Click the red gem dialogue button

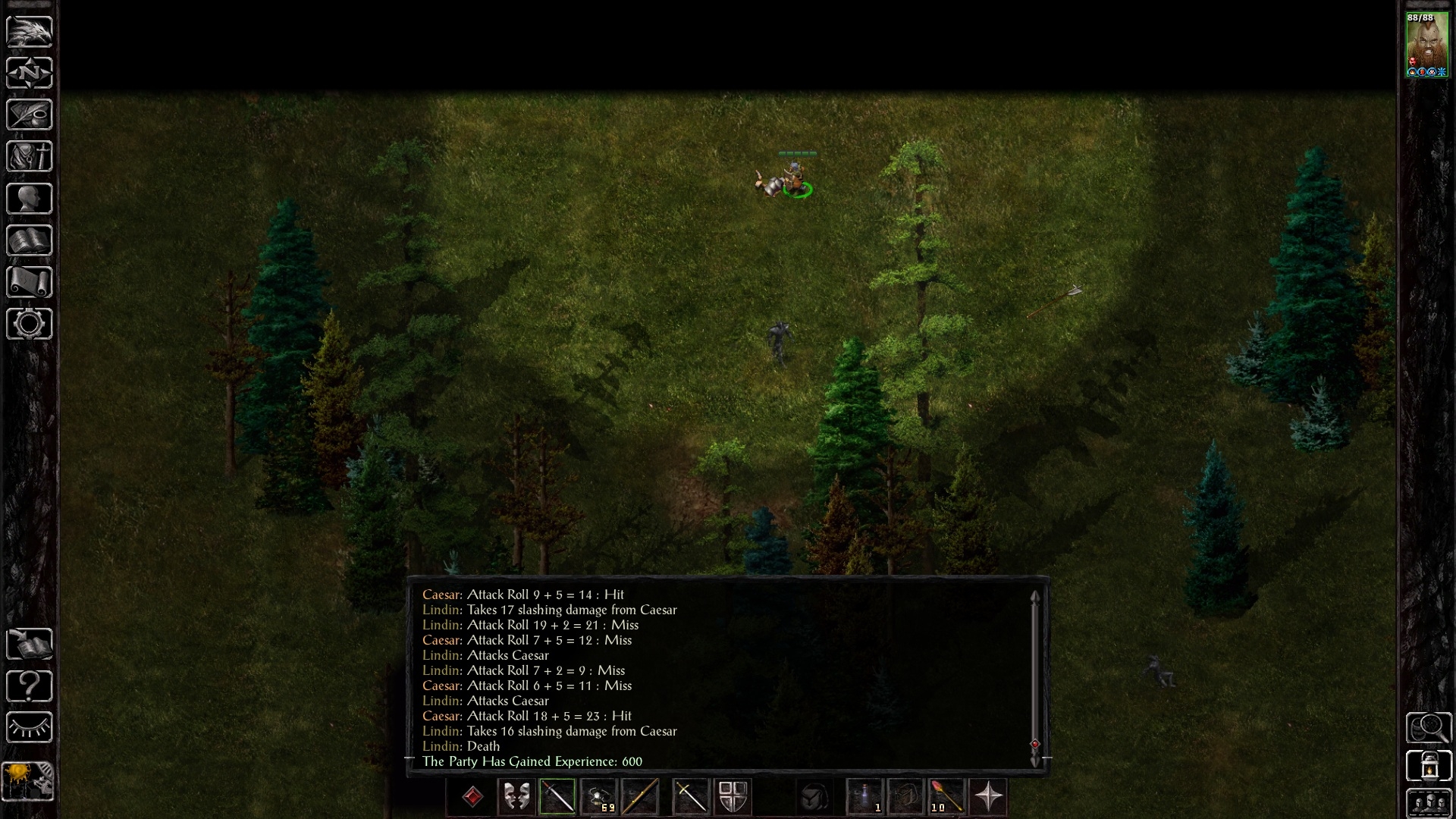(472, 797)
